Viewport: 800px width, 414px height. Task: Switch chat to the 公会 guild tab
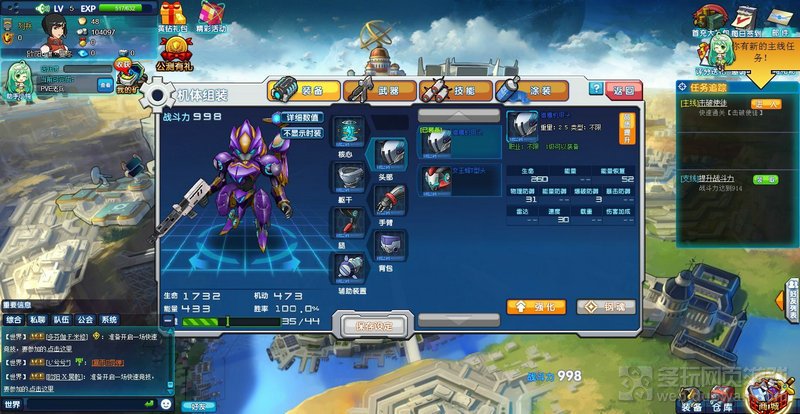pos(86,320)
